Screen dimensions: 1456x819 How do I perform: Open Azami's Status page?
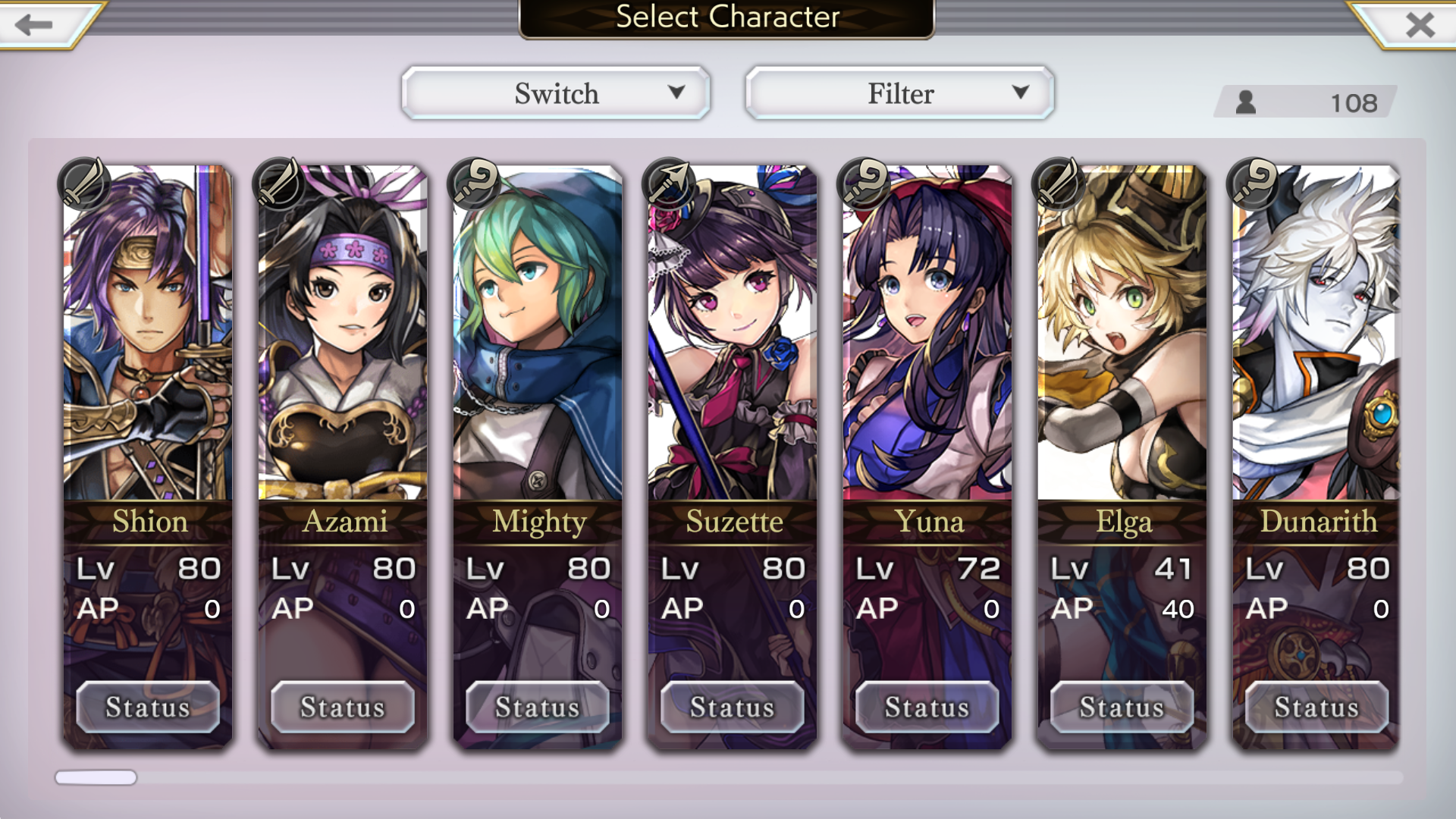pyautogui.click(x=343, y=707)
